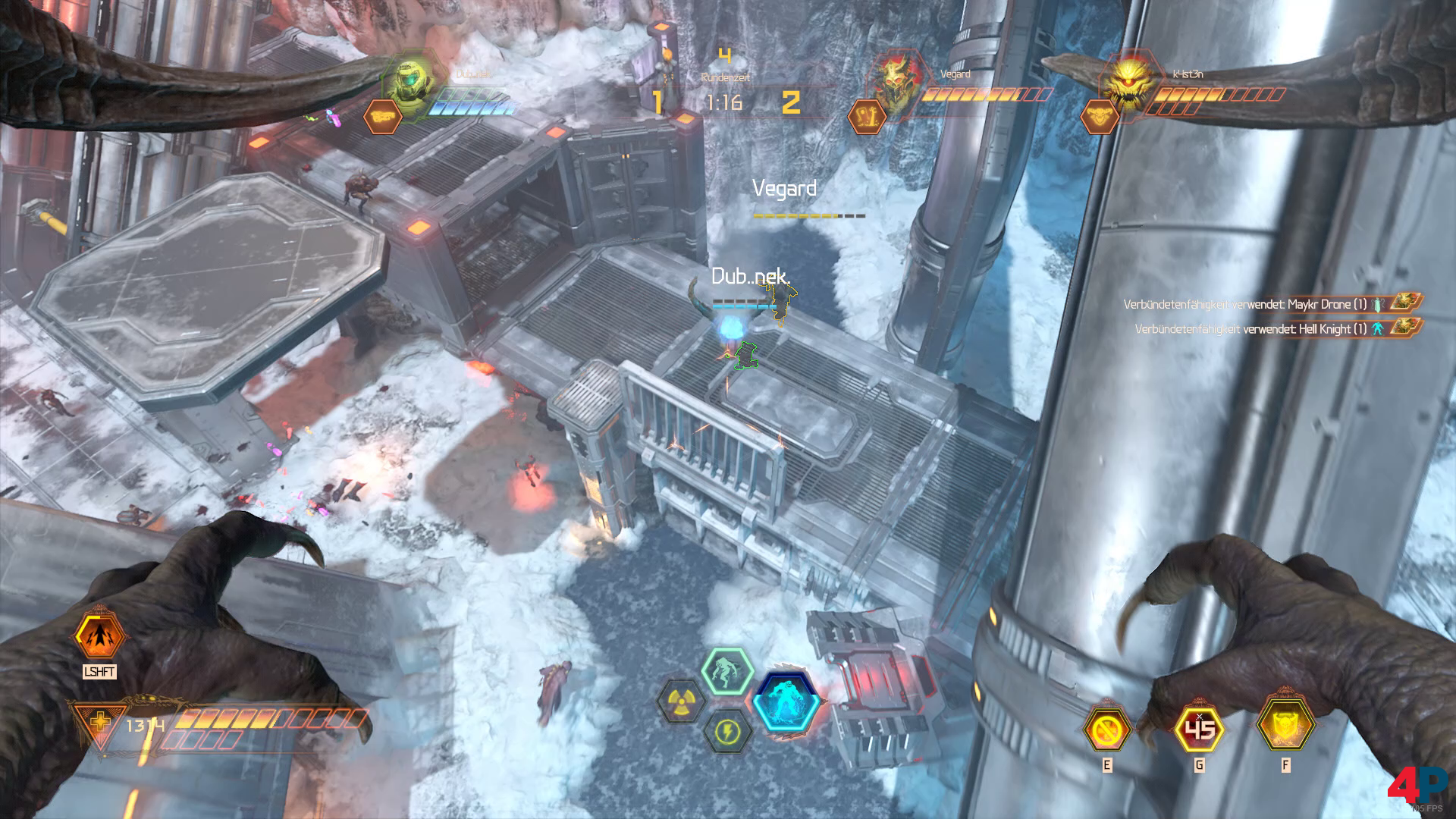Image resolution: width=1456 pixels, height=819 pixels.
Task: Click the orange hexagon icon beside k4st3n's portrait
Action: coord(1099,117)
